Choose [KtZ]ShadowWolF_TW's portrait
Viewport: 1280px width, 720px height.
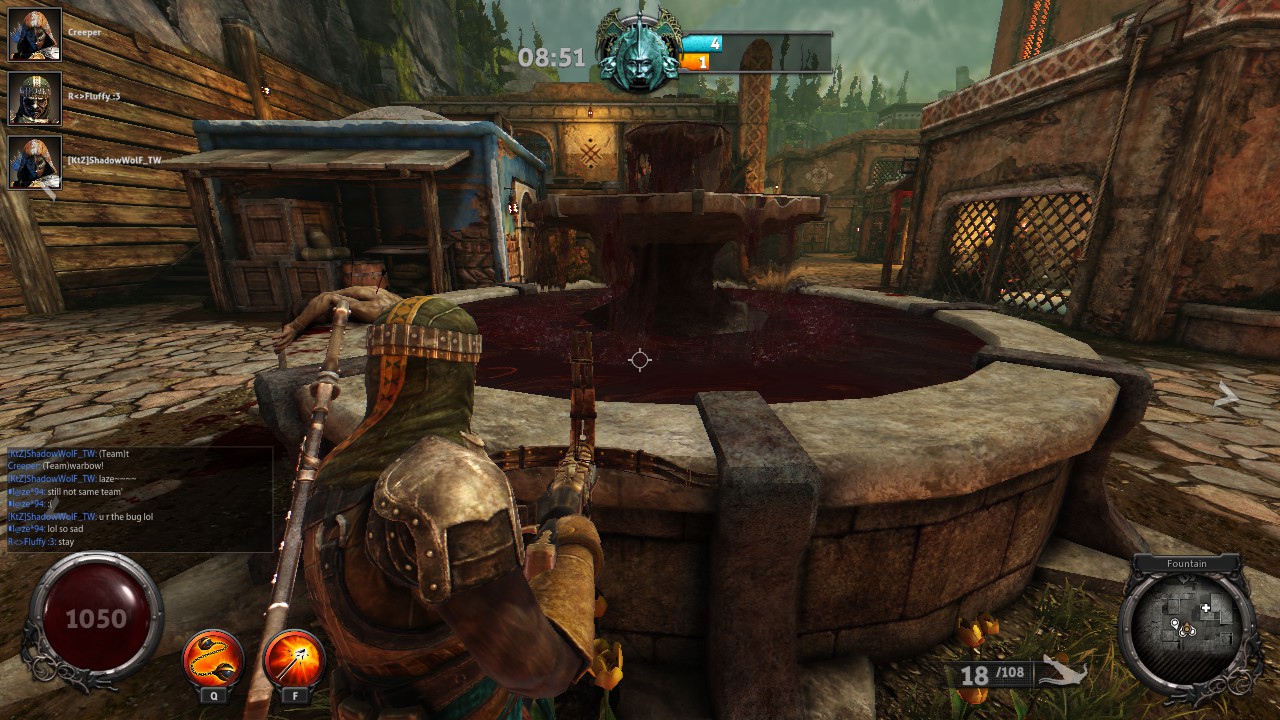35,162
